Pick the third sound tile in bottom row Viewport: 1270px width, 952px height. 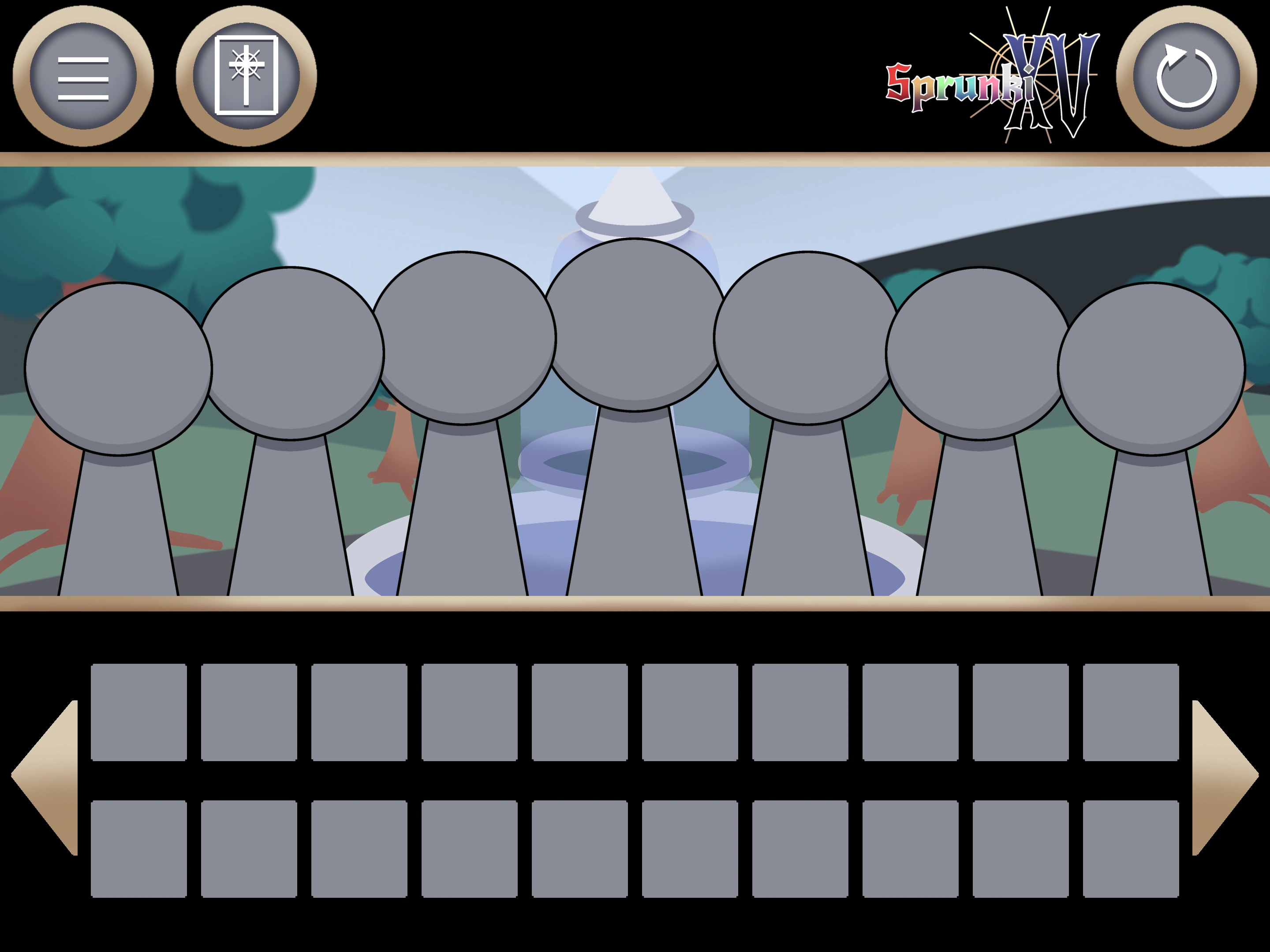[x=359, y=849]
